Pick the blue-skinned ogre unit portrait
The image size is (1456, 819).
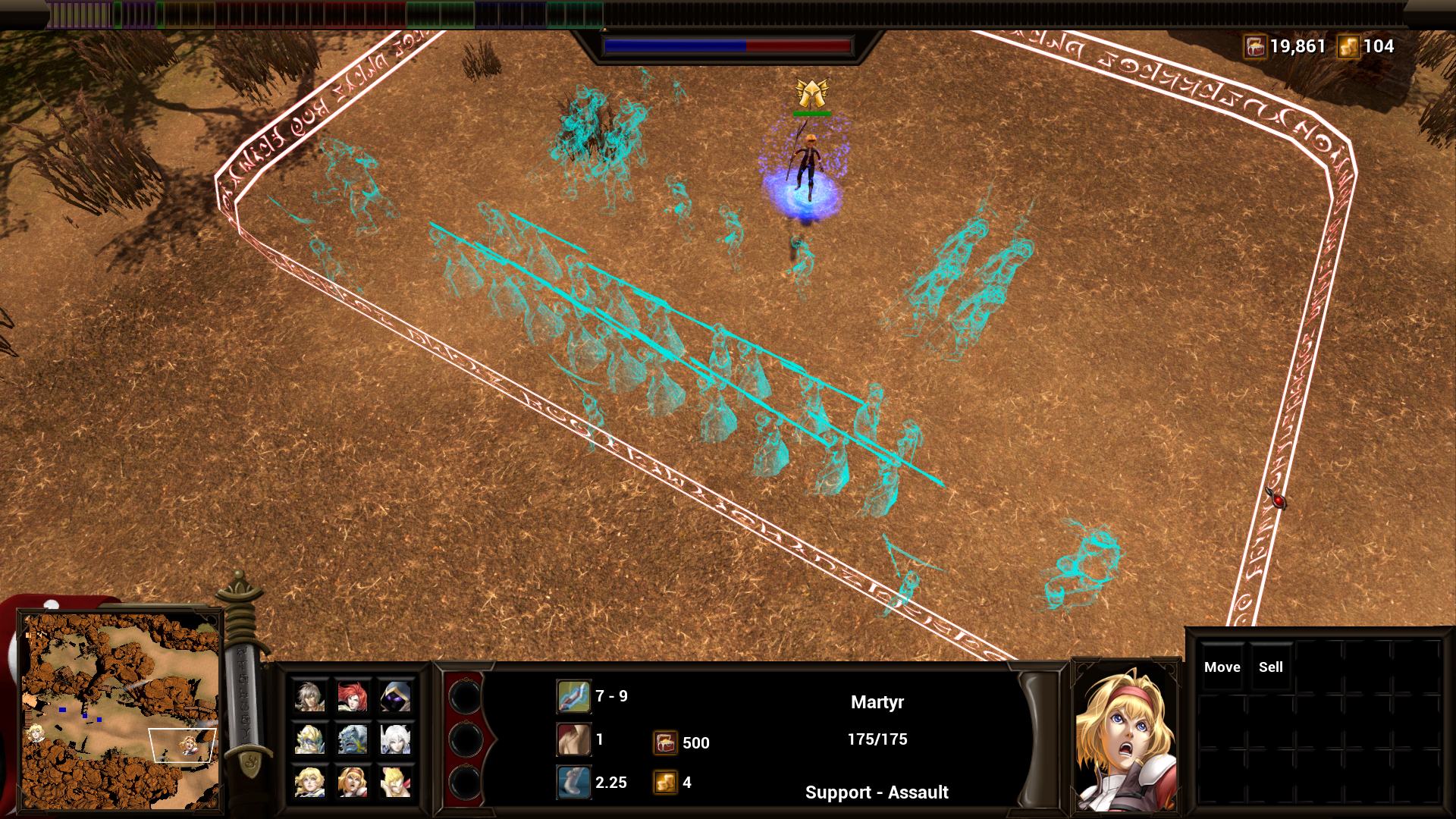(x=352, y=739)
